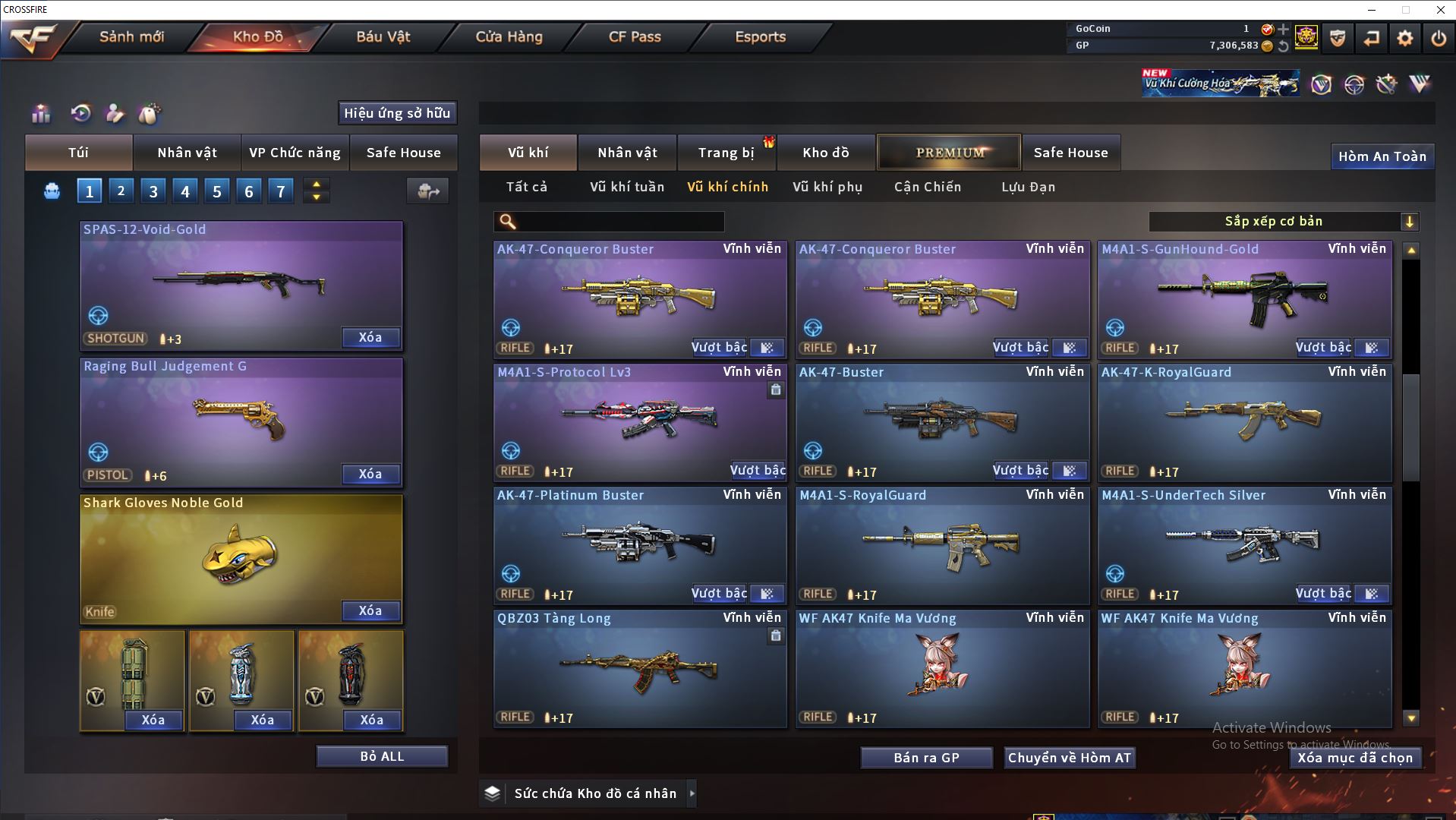Switch to the Trang bị tab

pos(726,153)
